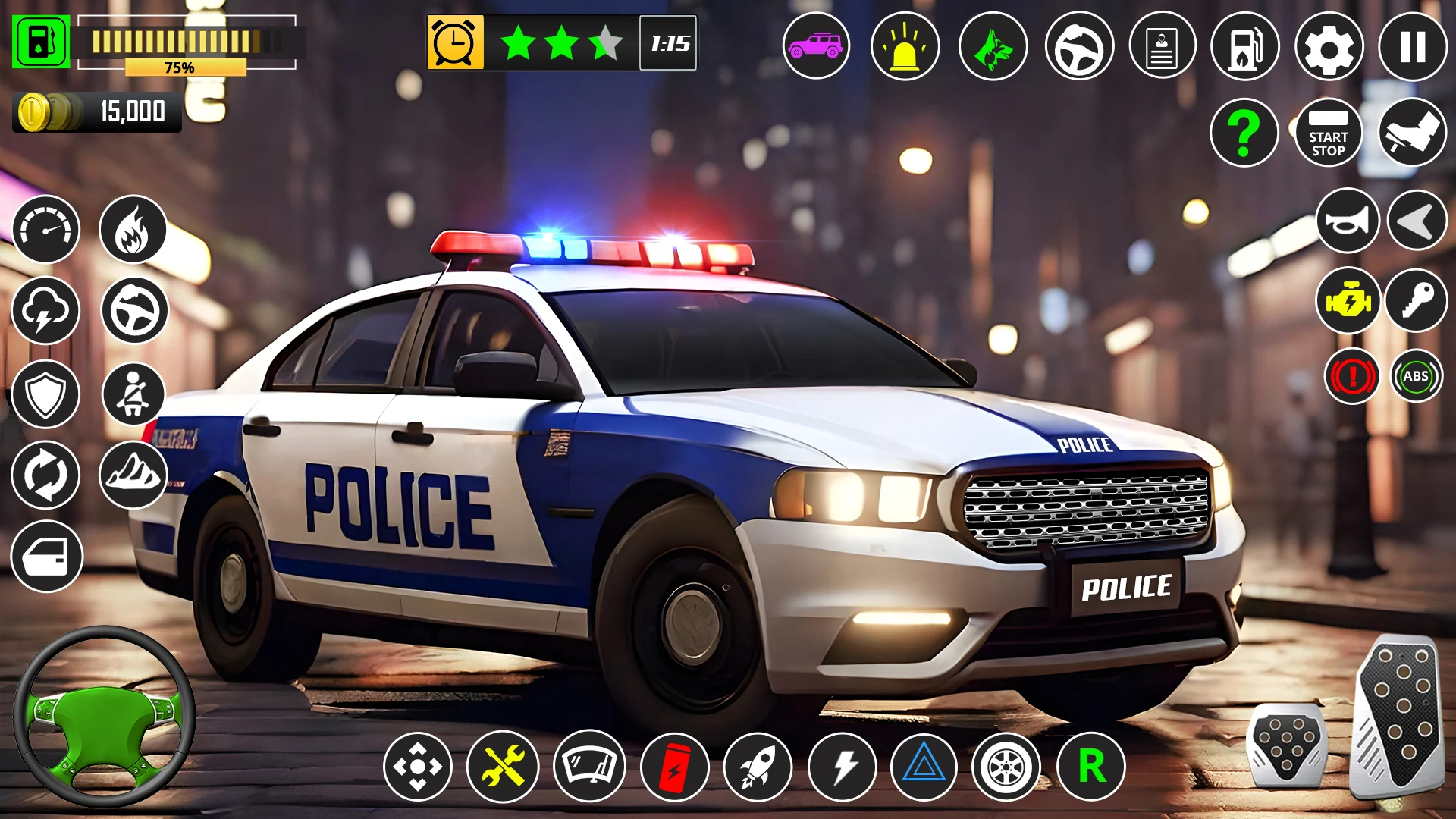Open the question mark help button
This screenshot has height=819, width=1456.
pyautogui.click(x=1244, y=133)
